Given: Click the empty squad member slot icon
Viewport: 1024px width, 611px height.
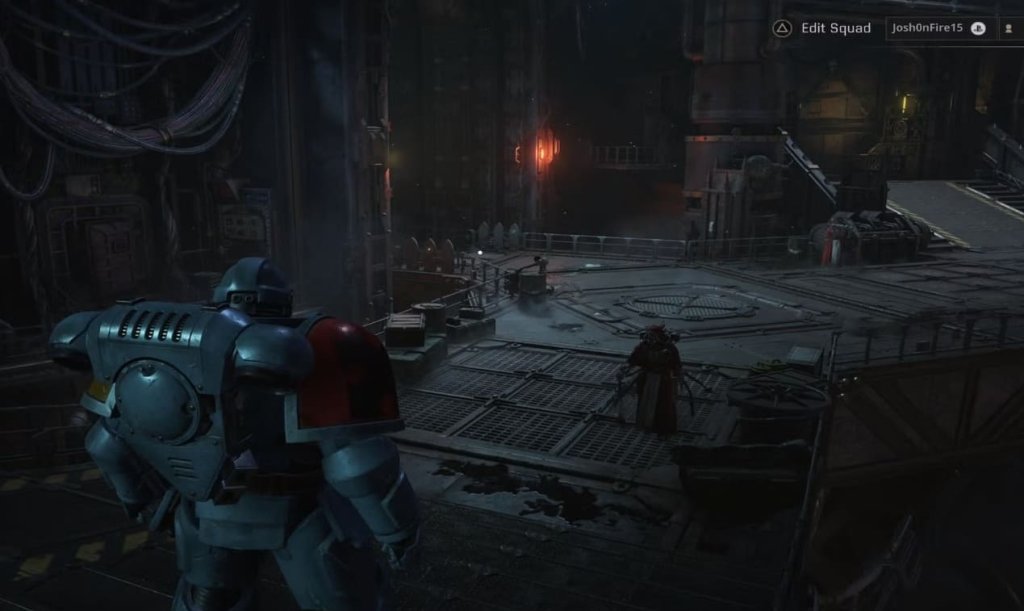Looking at the screenshot, I should (x=1007, y=28).
